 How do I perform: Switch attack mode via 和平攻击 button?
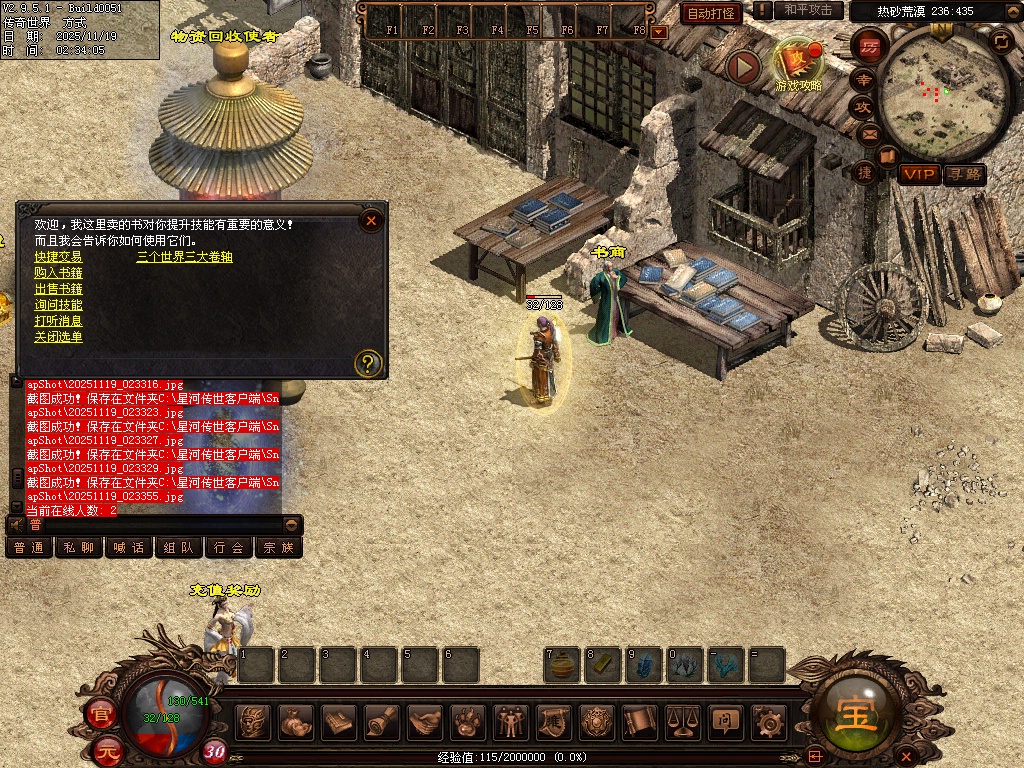click(808, 10)
